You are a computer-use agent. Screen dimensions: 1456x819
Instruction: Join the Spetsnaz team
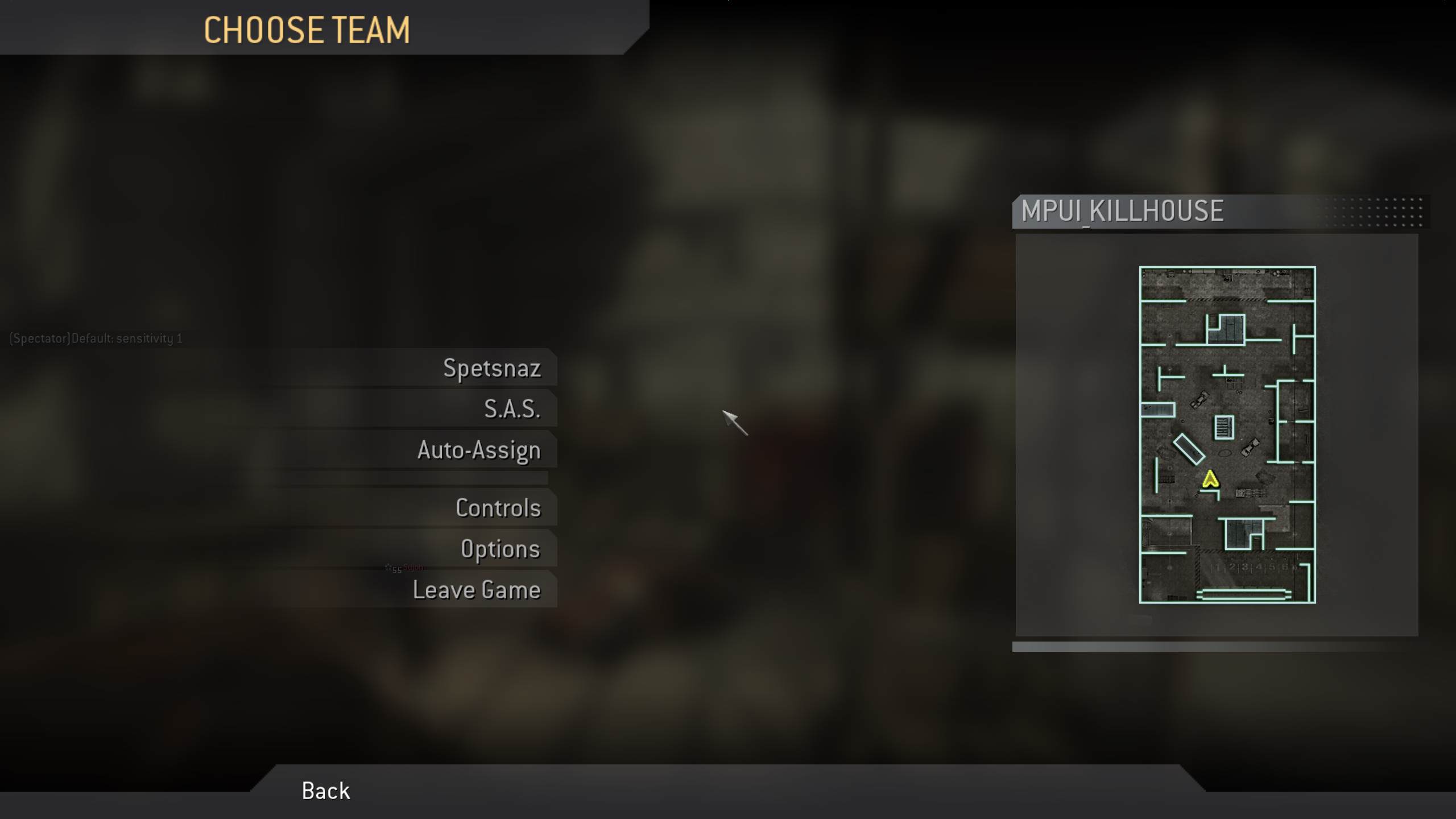[x=493, y=369]
